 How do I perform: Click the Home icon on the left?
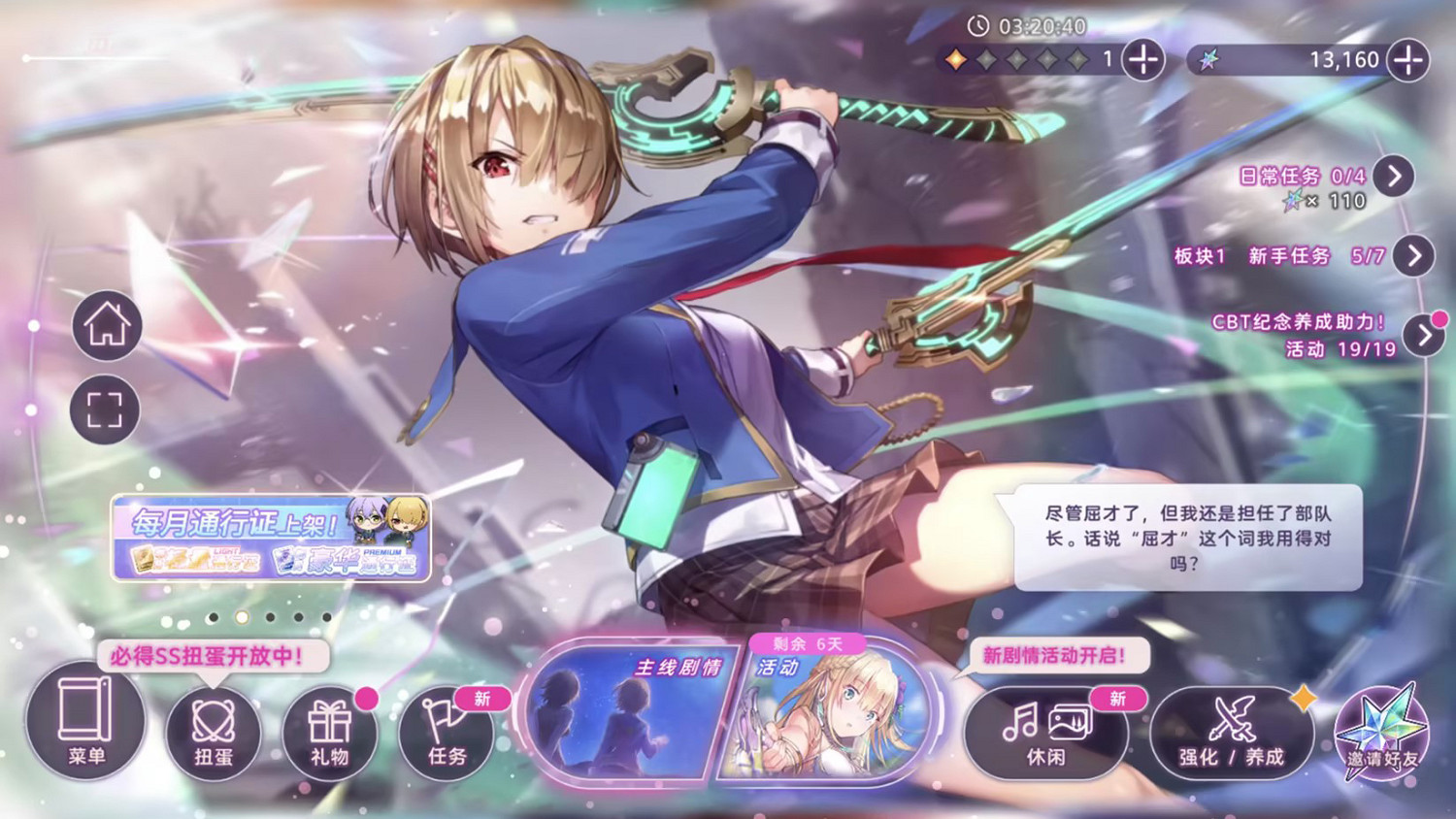(105, 325)
